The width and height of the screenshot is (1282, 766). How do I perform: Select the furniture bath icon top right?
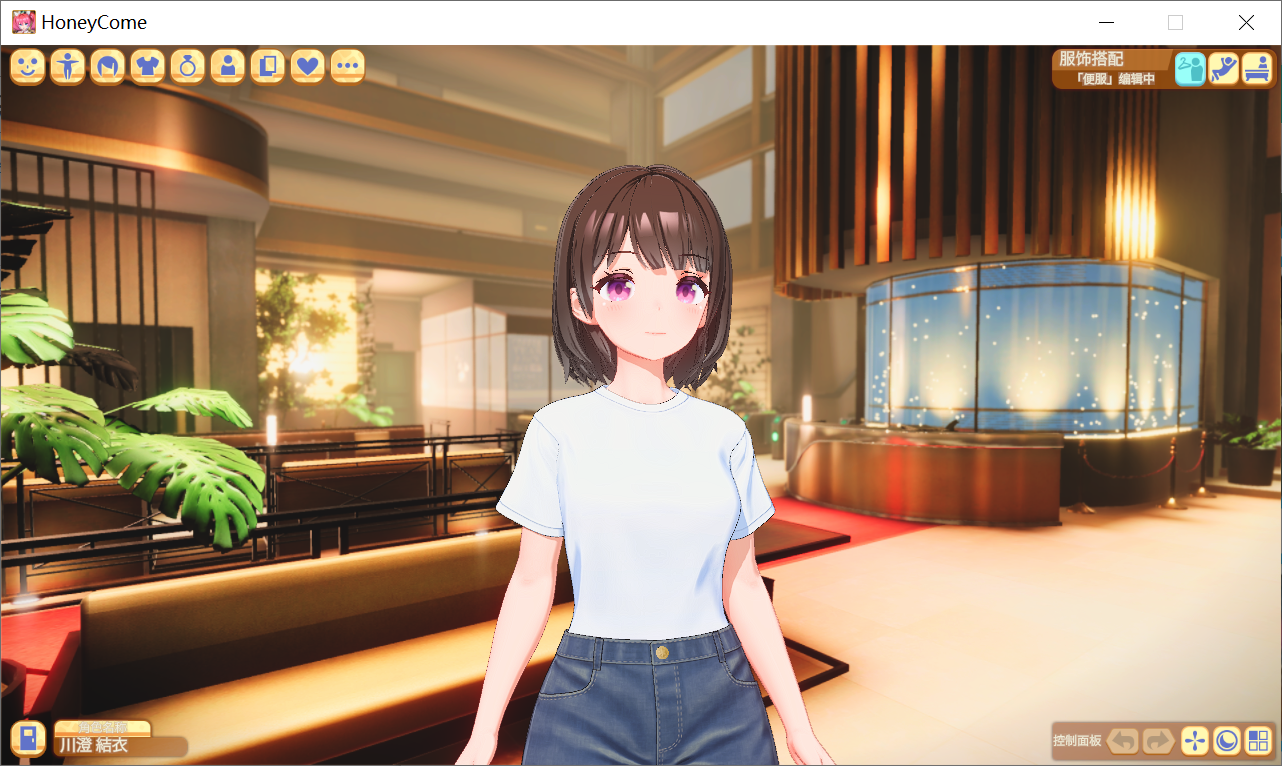[x=1257, y=68]
